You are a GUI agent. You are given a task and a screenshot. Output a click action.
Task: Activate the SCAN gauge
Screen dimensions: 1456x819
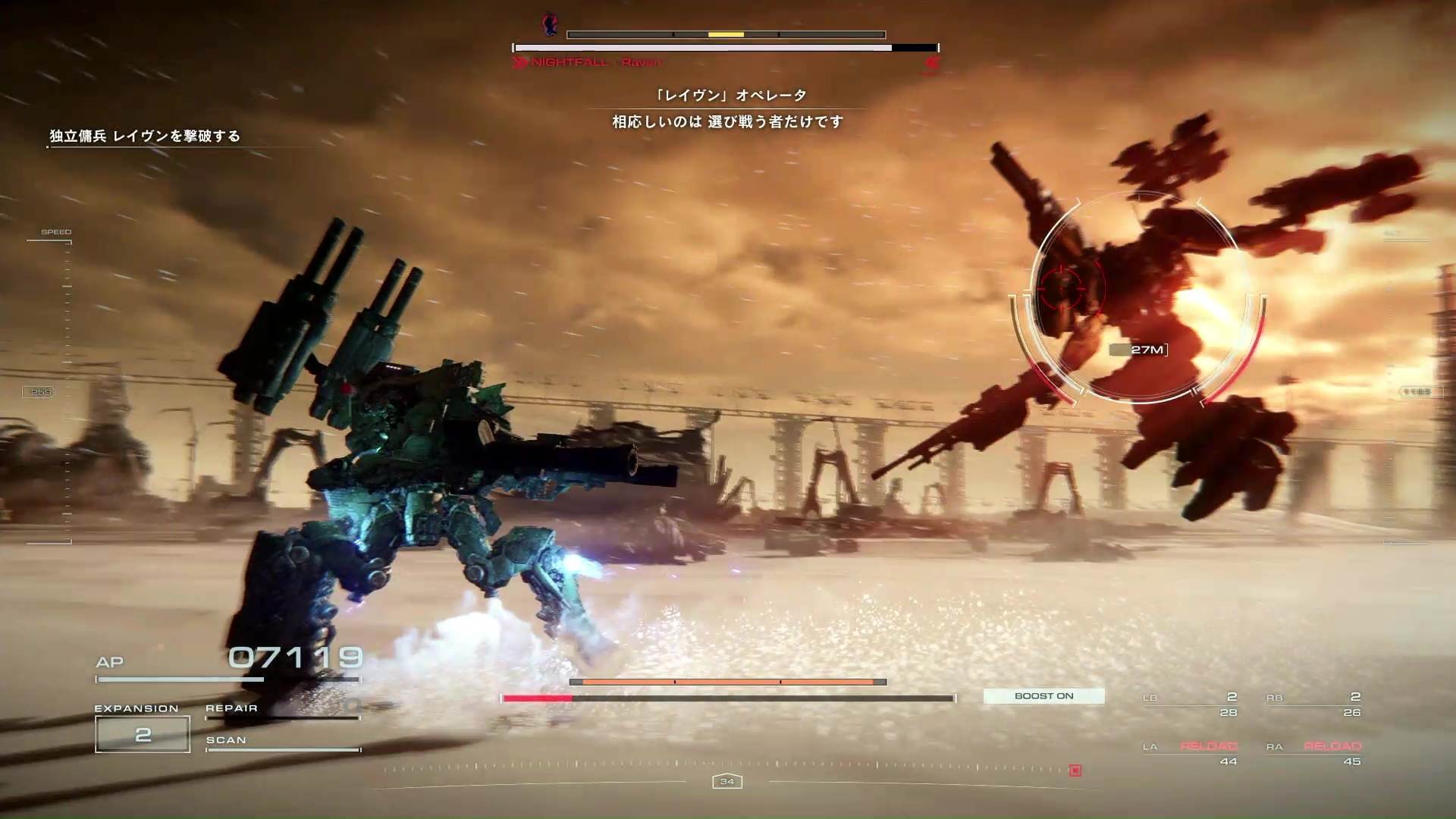(282, 744)
